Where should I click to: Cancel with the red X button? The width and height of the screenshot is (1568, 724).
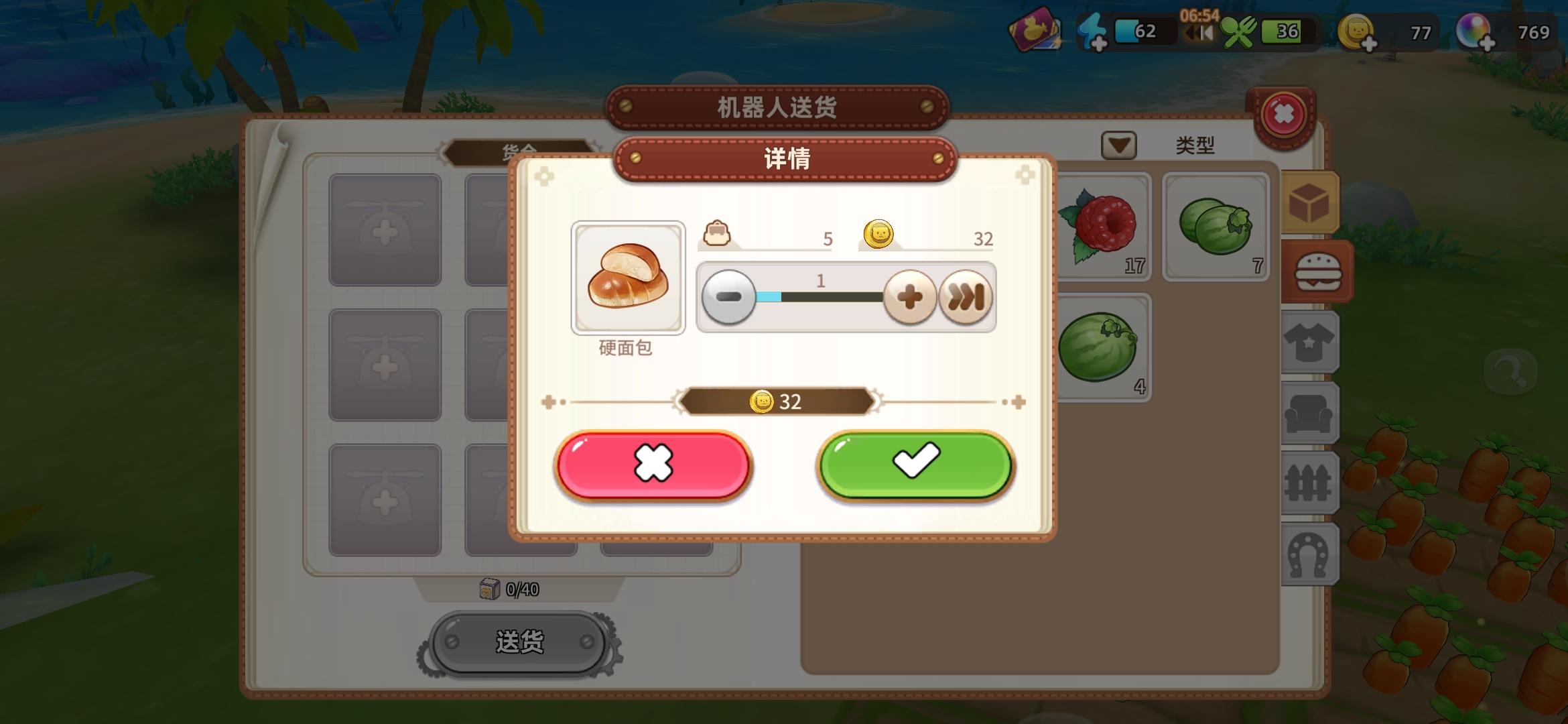655,466
